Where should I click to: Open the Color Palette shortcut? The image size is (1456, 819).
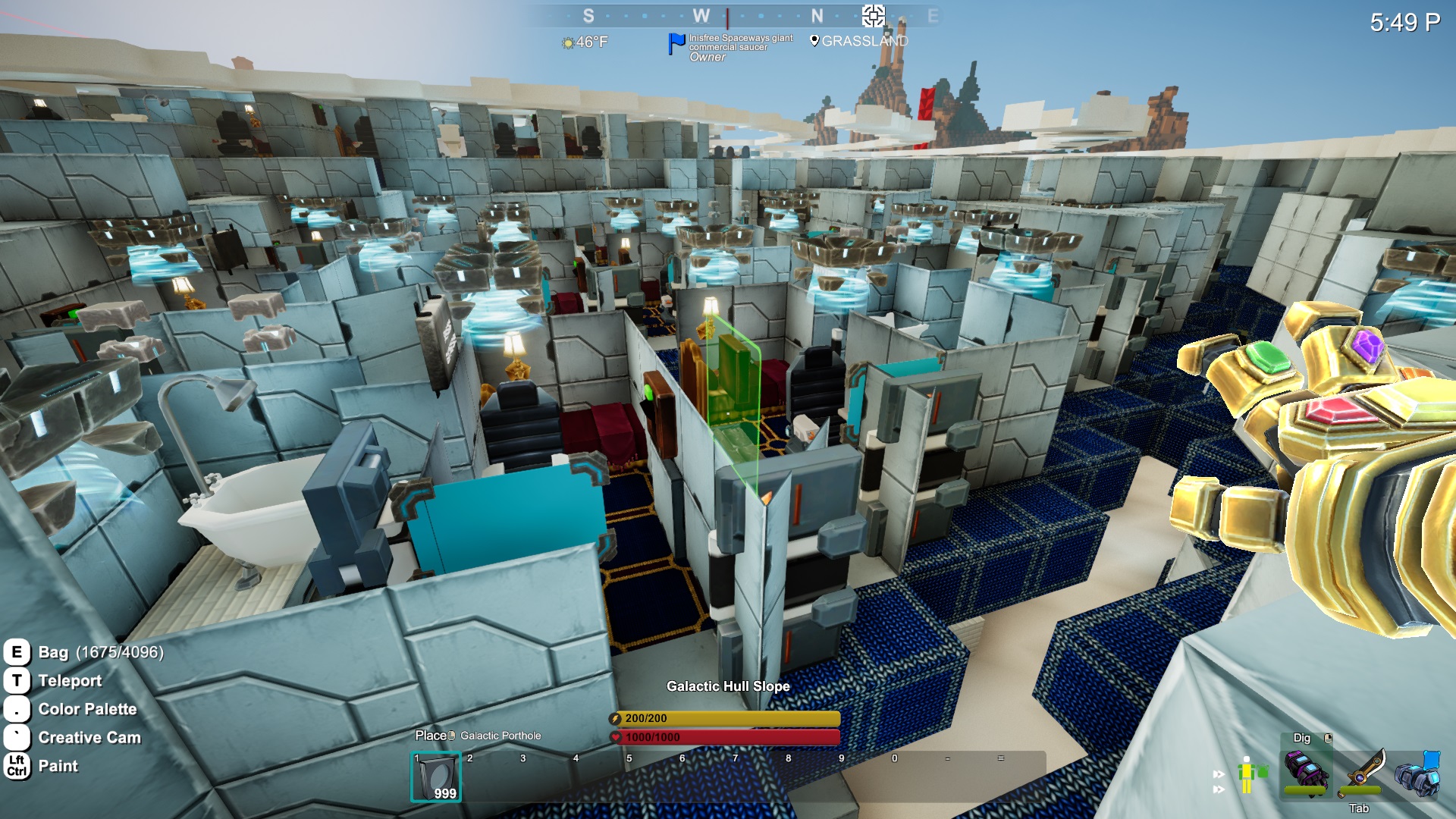click(87, 709)
